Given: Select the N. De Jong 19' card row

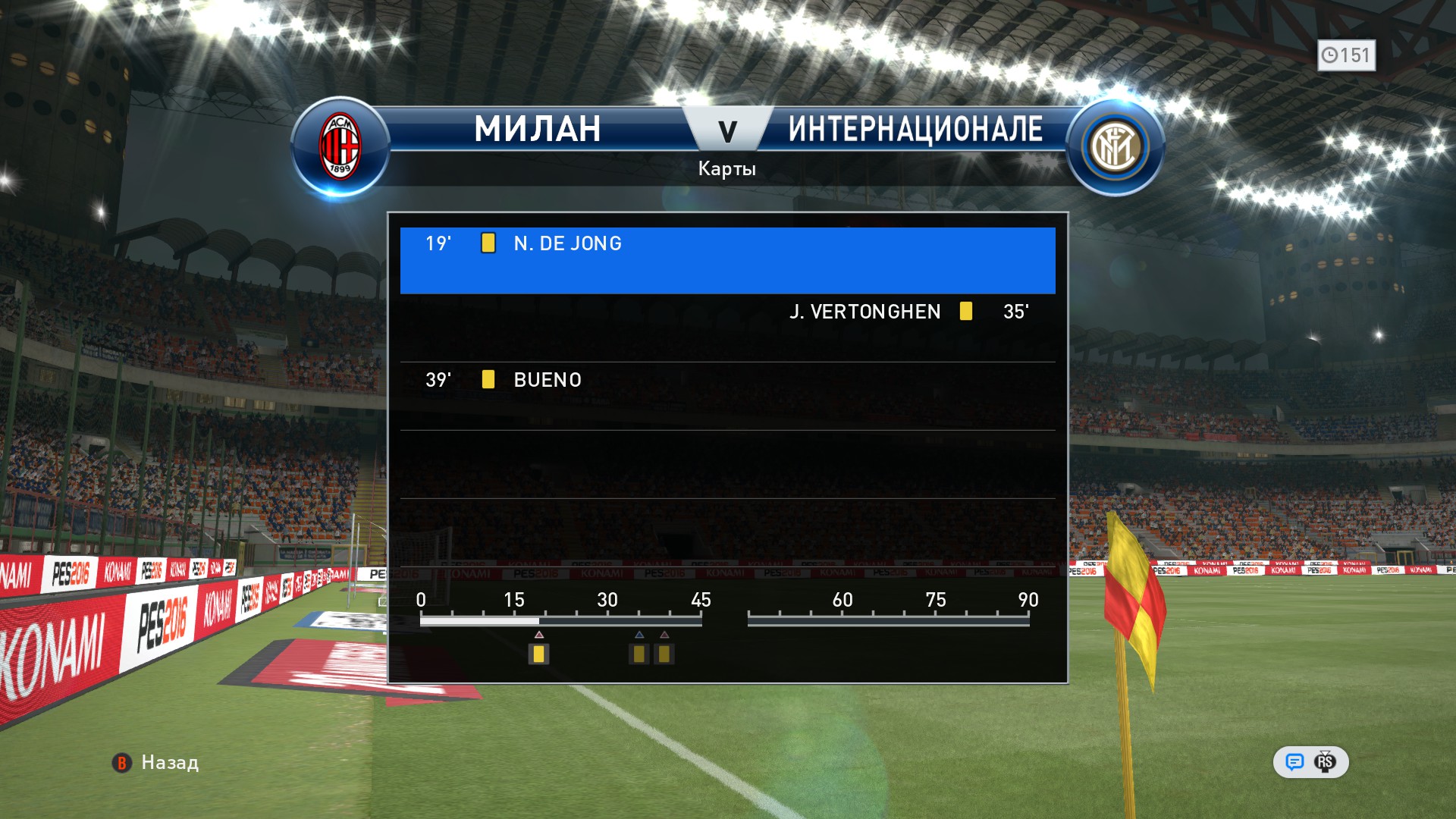Looking at the screenshot, I should tap(727, 260).
